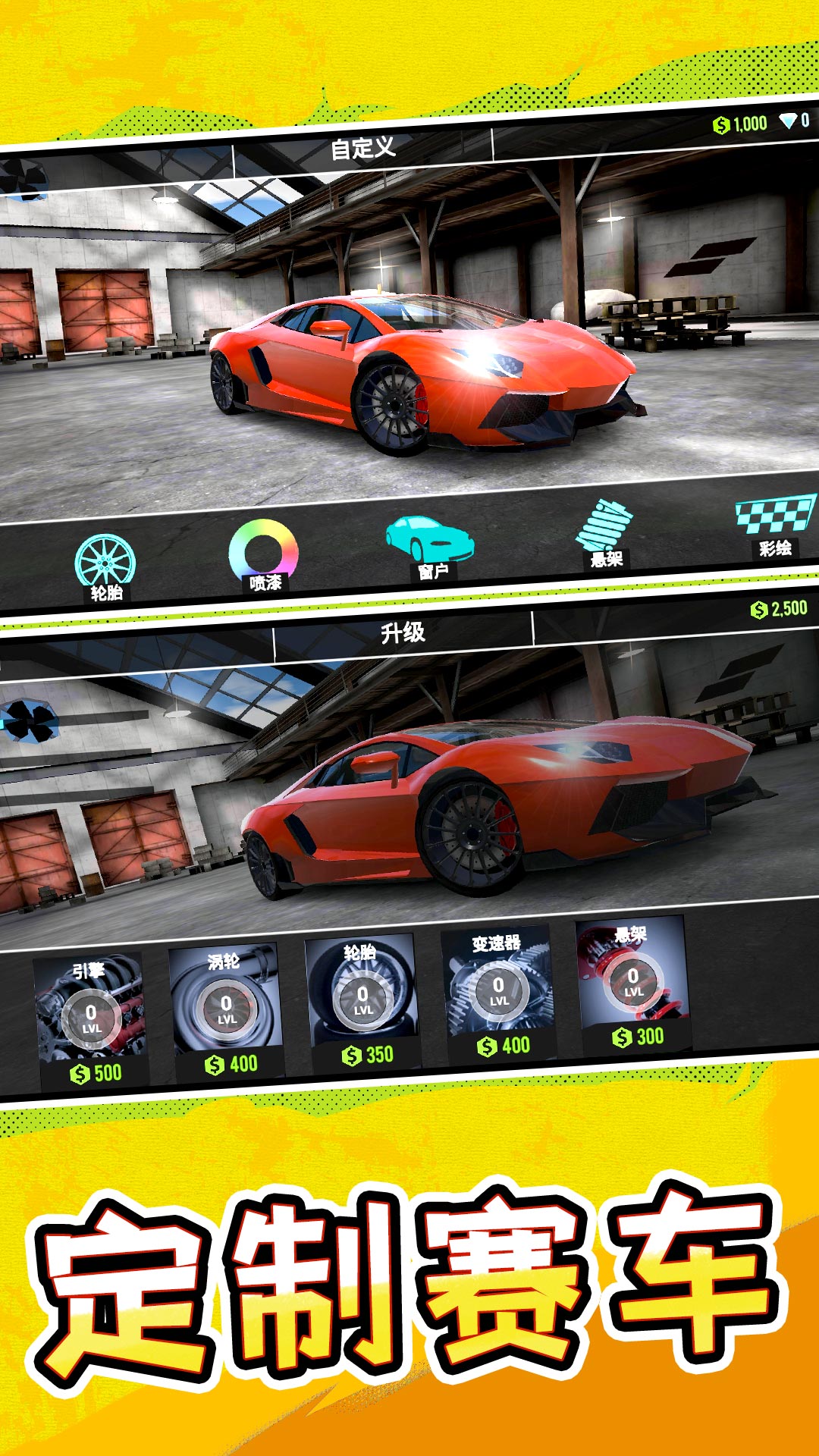This screenshot has height=1456, width=819.
Task: Upgrade the 引擎 engine for $500
Action: (x=91, y=1019)
